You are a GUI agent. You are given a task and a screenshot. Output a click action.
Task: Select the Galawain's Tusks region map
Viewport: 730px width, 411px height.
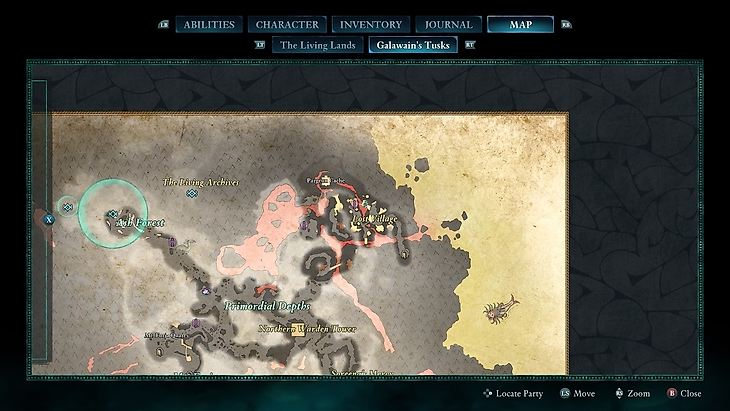pos(412,44)
